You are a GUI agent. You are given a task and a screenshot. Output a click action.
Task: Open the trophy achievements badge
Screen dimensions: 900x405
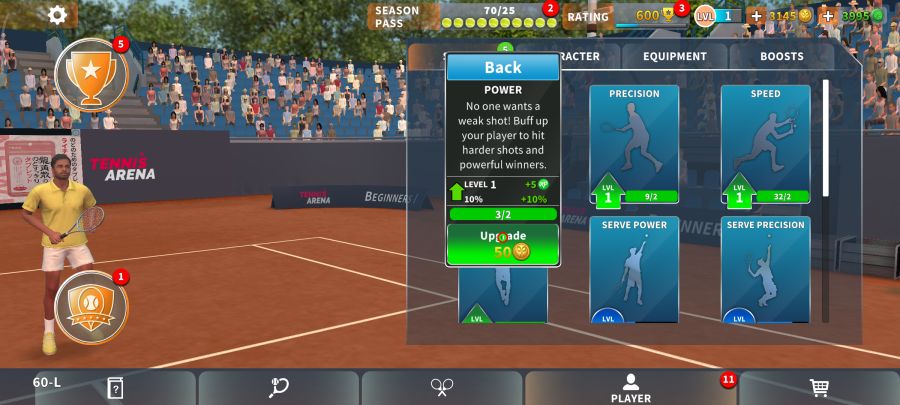91,74
